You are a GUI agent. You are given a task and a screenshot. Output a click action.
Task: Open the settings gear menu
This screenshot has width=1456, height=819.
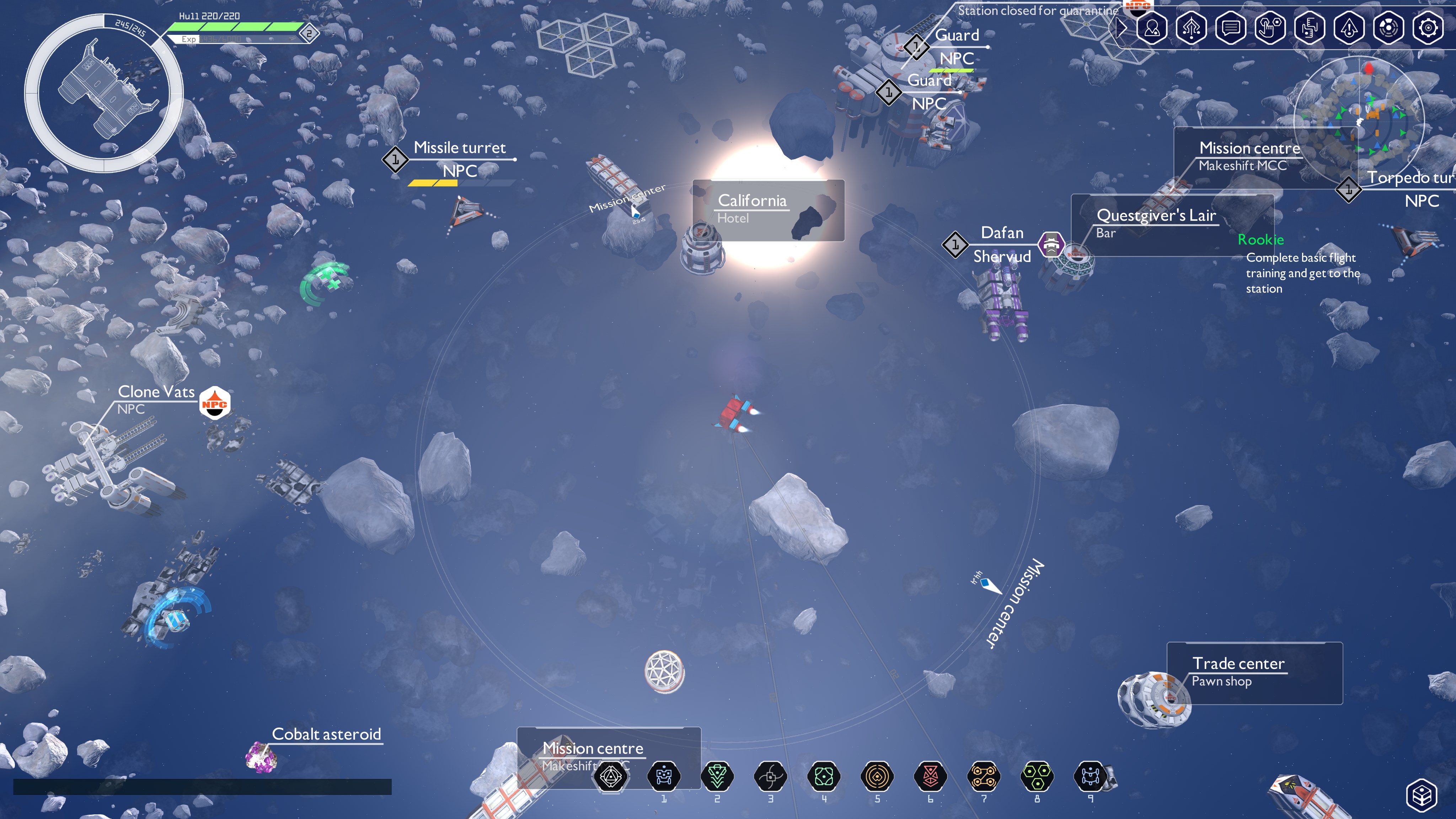pos(1428,28)
